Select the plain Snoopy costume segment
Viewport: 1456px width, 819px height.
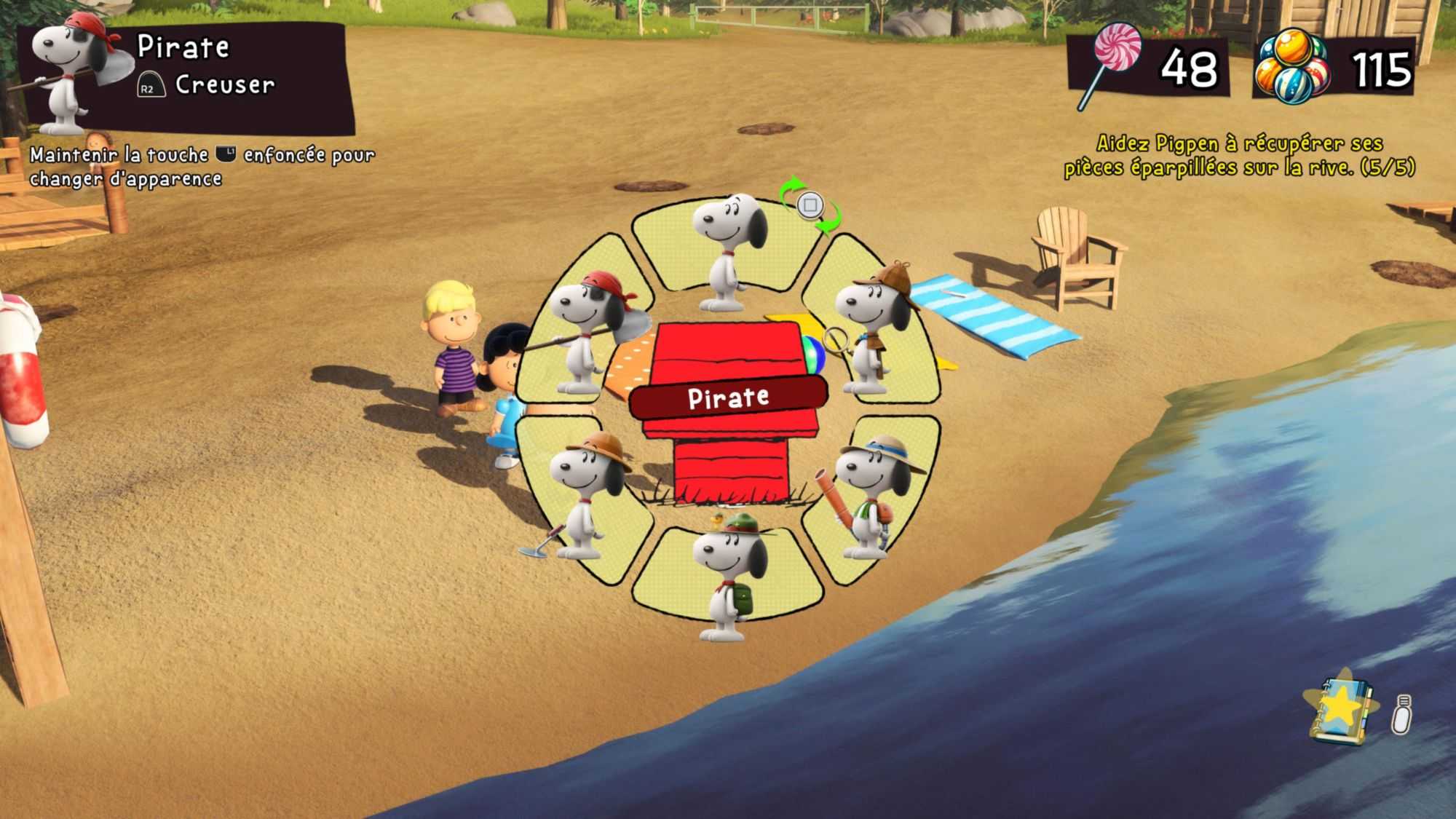tap(727, 250)
